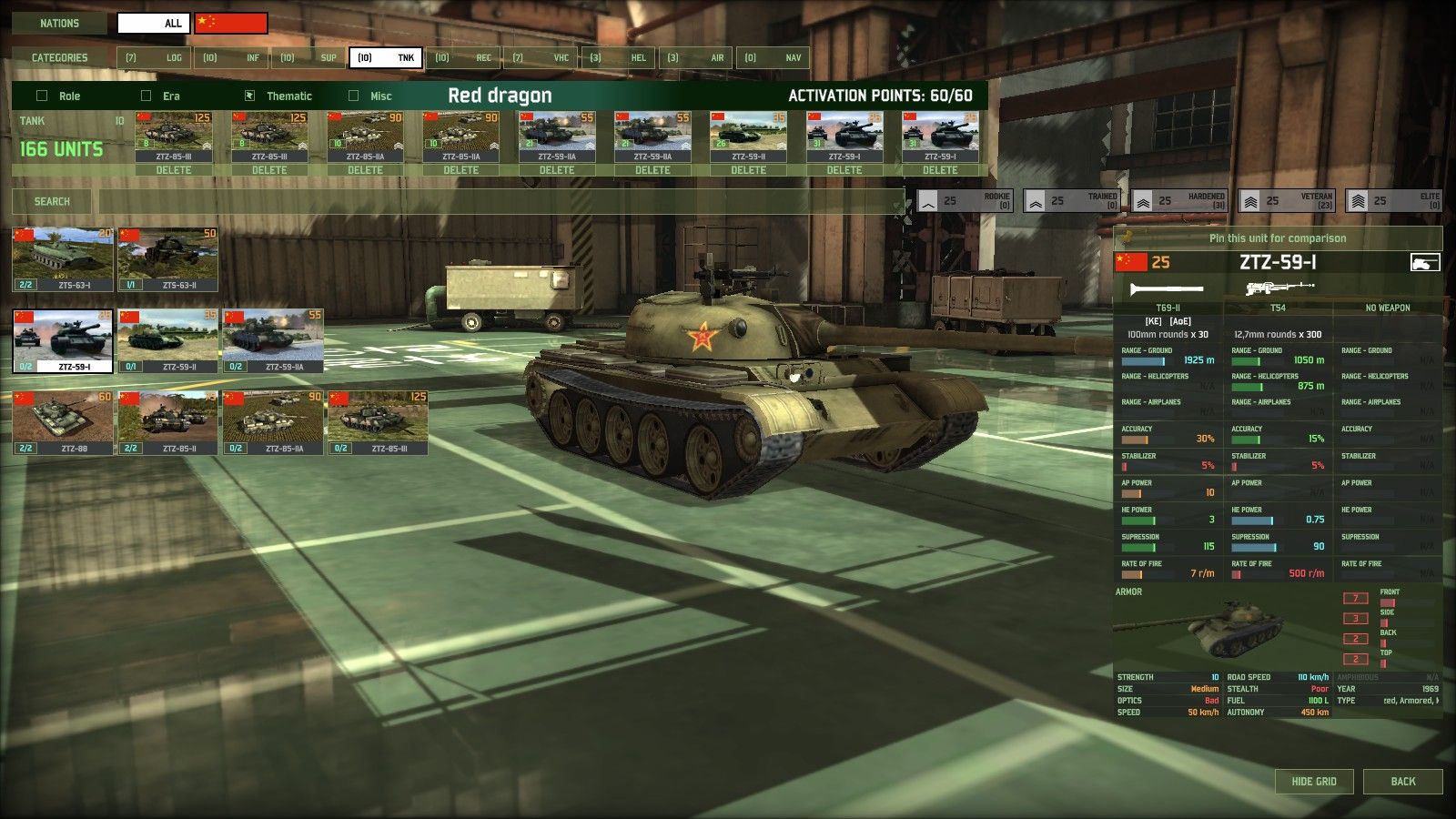Open the AIR category tab

[695, 57]
